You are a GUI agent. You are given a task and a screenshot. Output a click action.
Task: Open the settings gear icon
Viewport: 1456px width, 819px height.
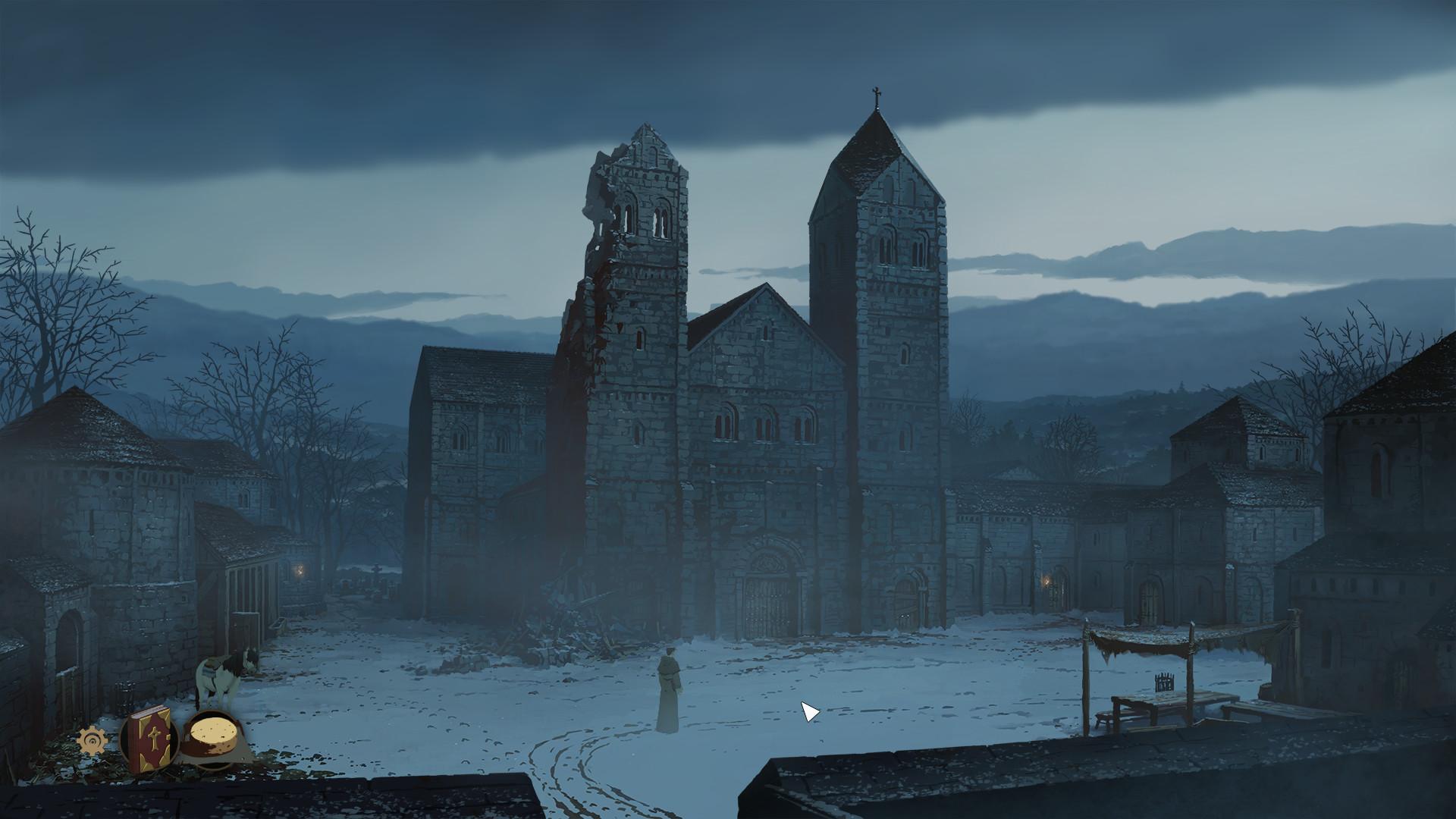click(93, 741)
